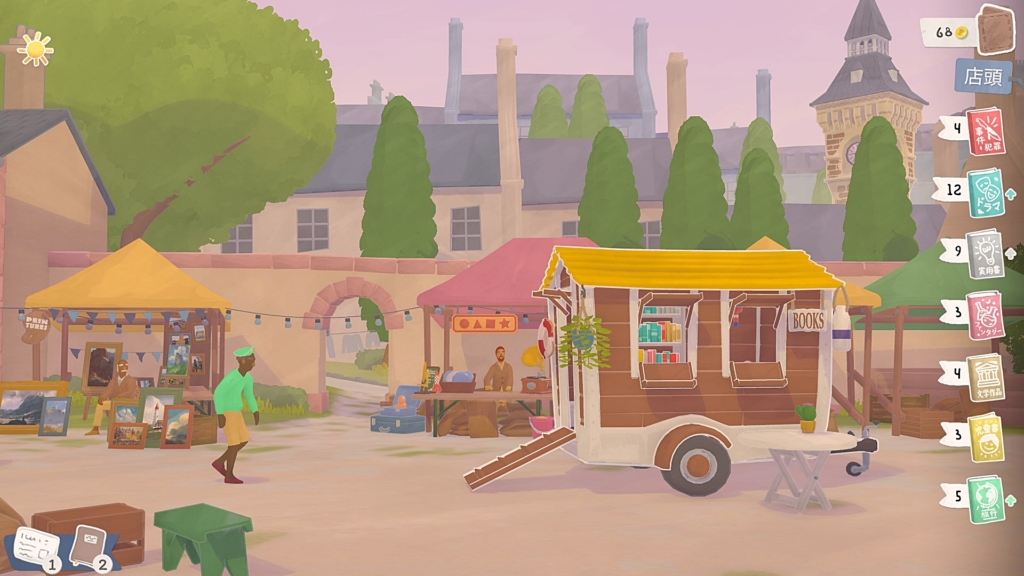Select the tan literature (文学作品) book
Screen dimensions: 1024x576
click(x=985, y=377)
